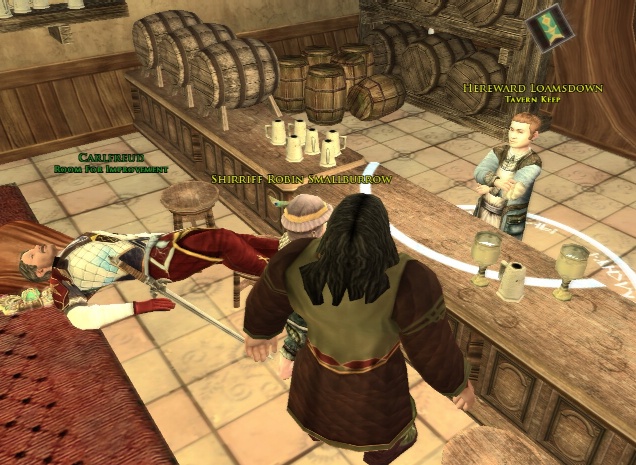Image resolution: width=636 pixels, height=465 pixels.
Task: Select the Hereward Loamsdown nameplate
Action: tap(533, 88)
